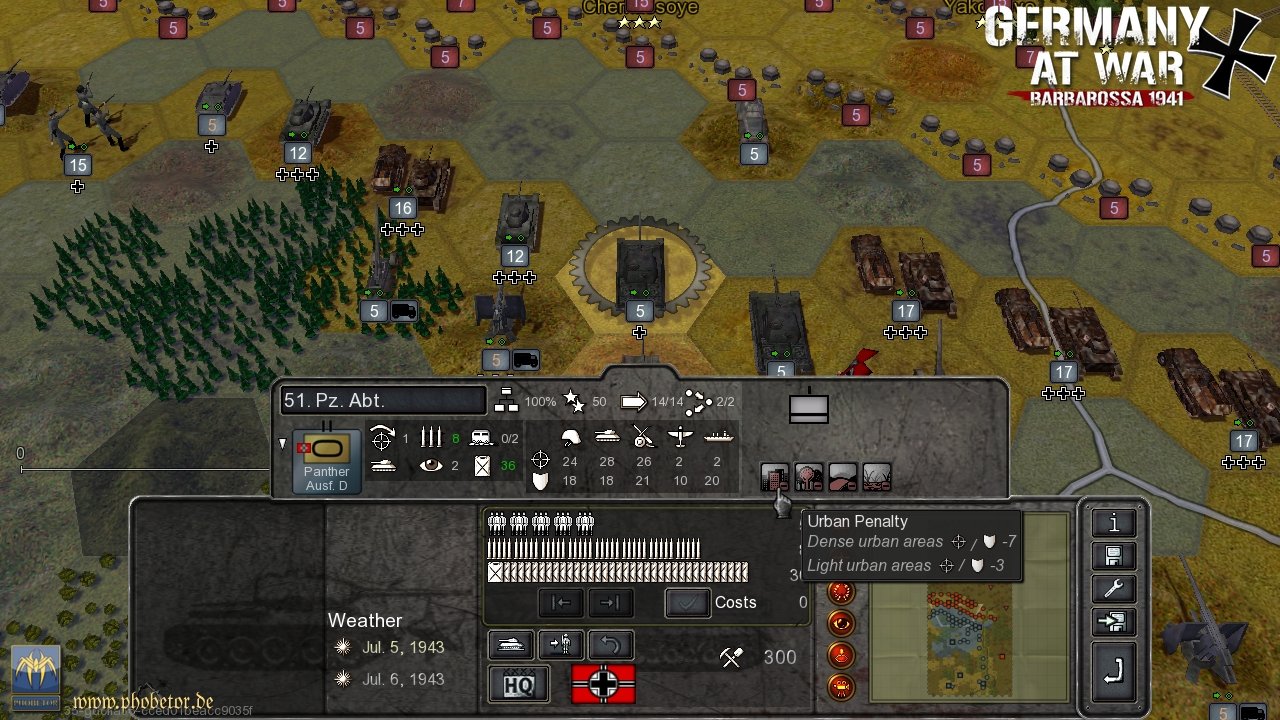This screenshot has width=1280, height=720.
Task: Click the 51. Pz. Abt. unit name field
Action: point(382,400)
